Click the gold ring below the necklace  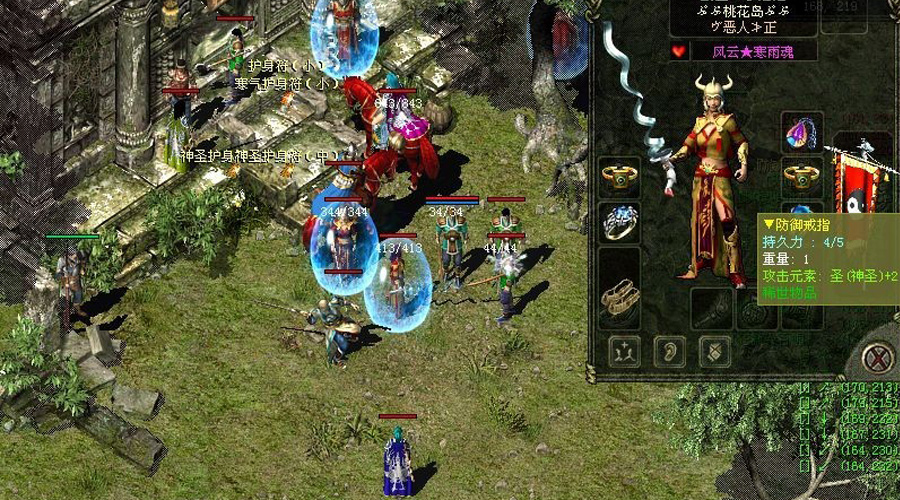(802, 177)
